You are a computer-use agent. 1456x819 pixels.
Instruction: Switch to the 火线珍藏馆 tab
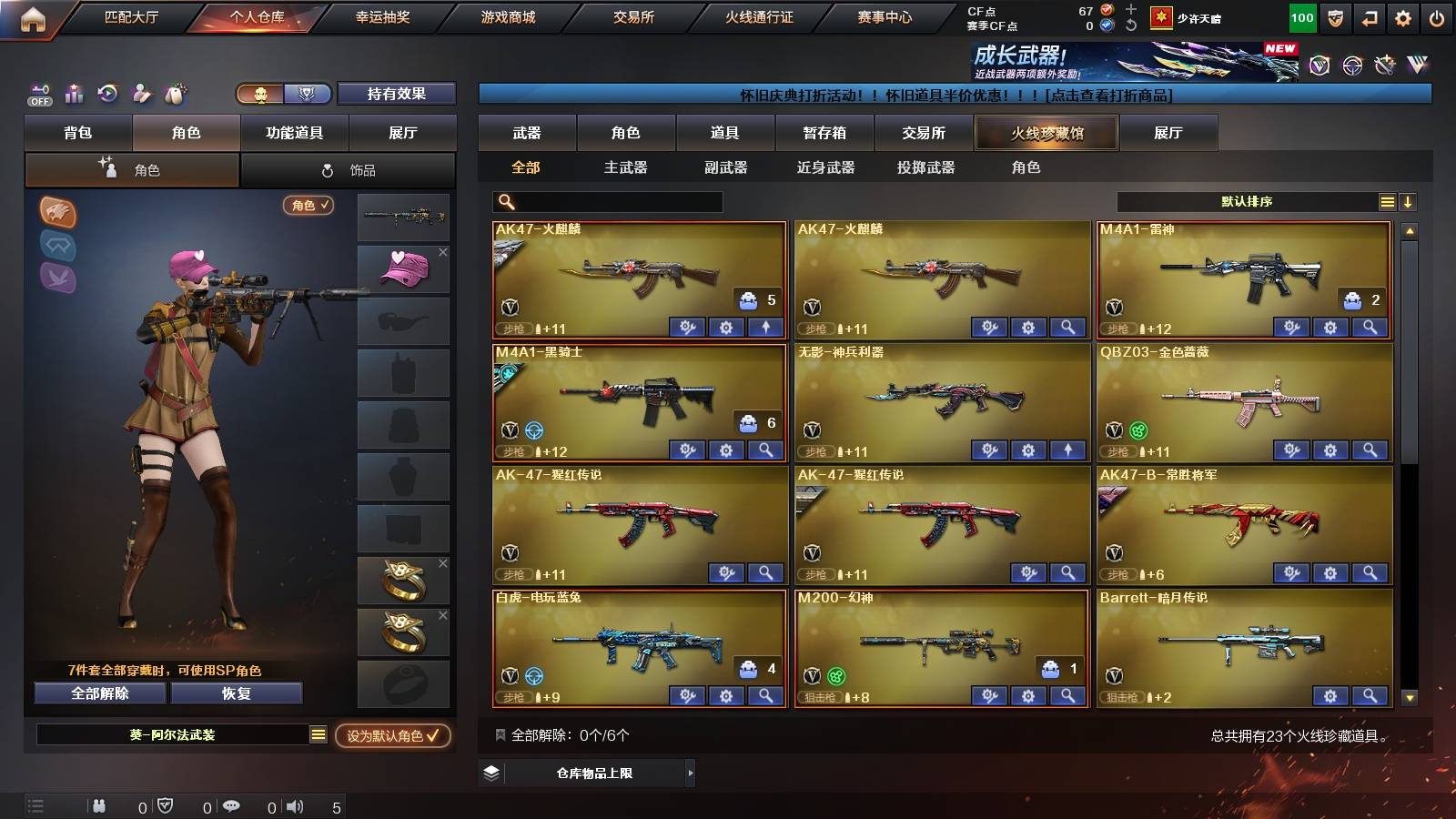point(1046,133)
